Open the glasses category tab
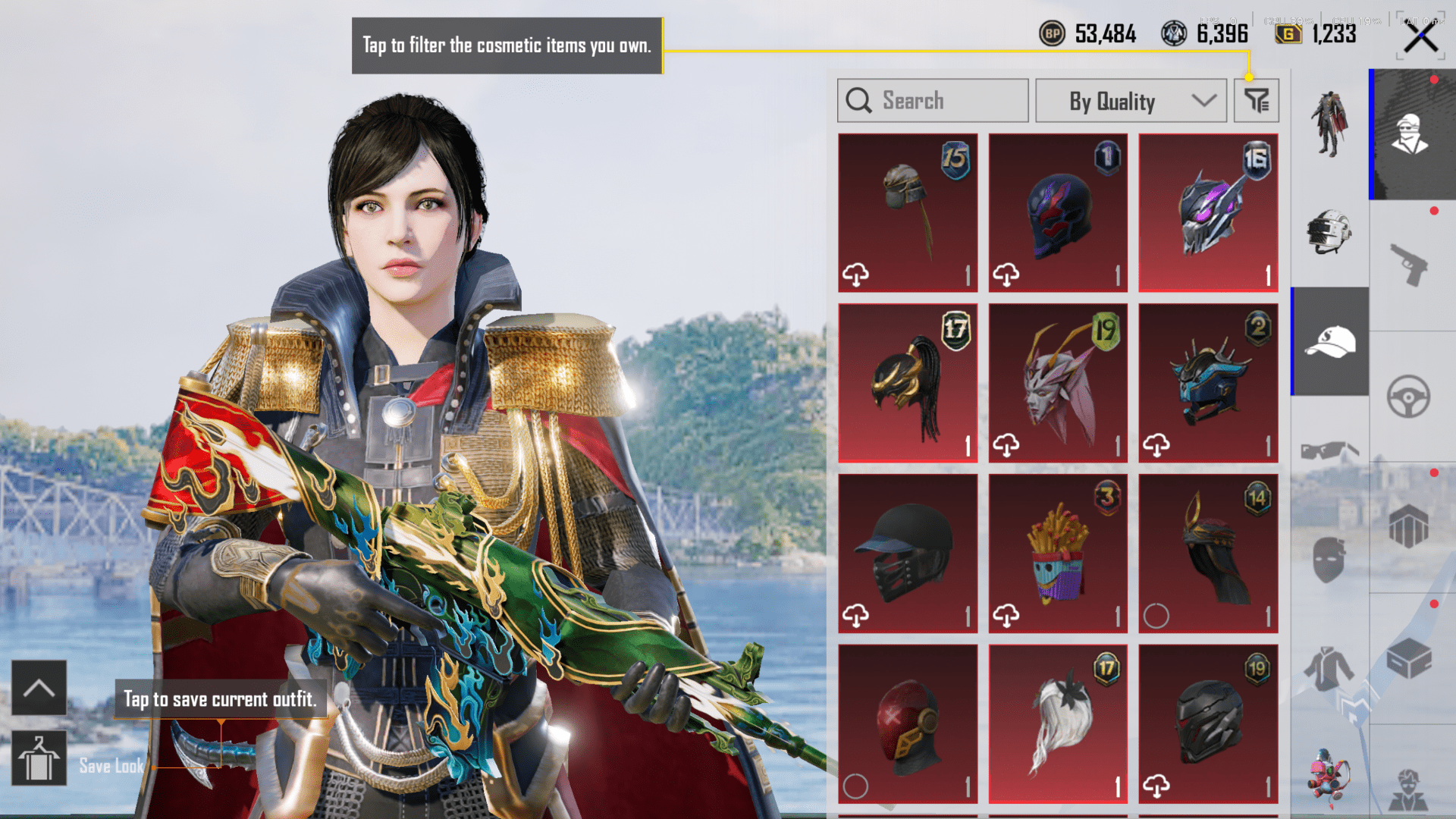Viewport: 1456px width, 819px height. point(1330,451)
